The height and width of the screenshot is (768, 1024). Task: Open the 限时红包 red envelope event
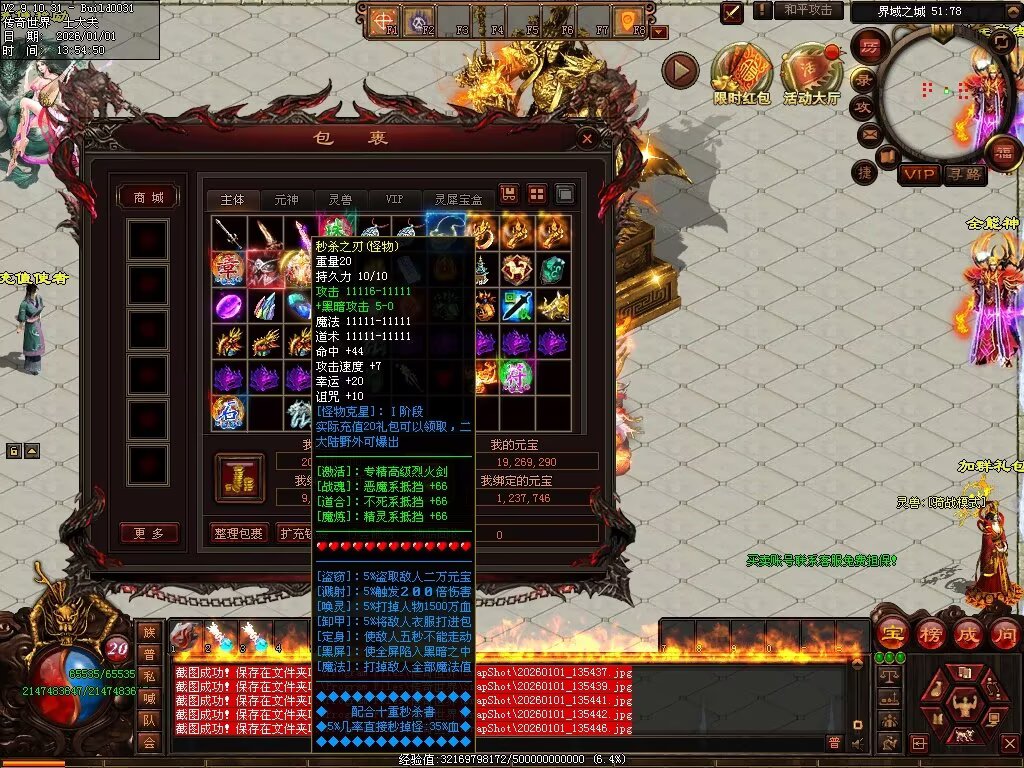[x=741, y=73]
